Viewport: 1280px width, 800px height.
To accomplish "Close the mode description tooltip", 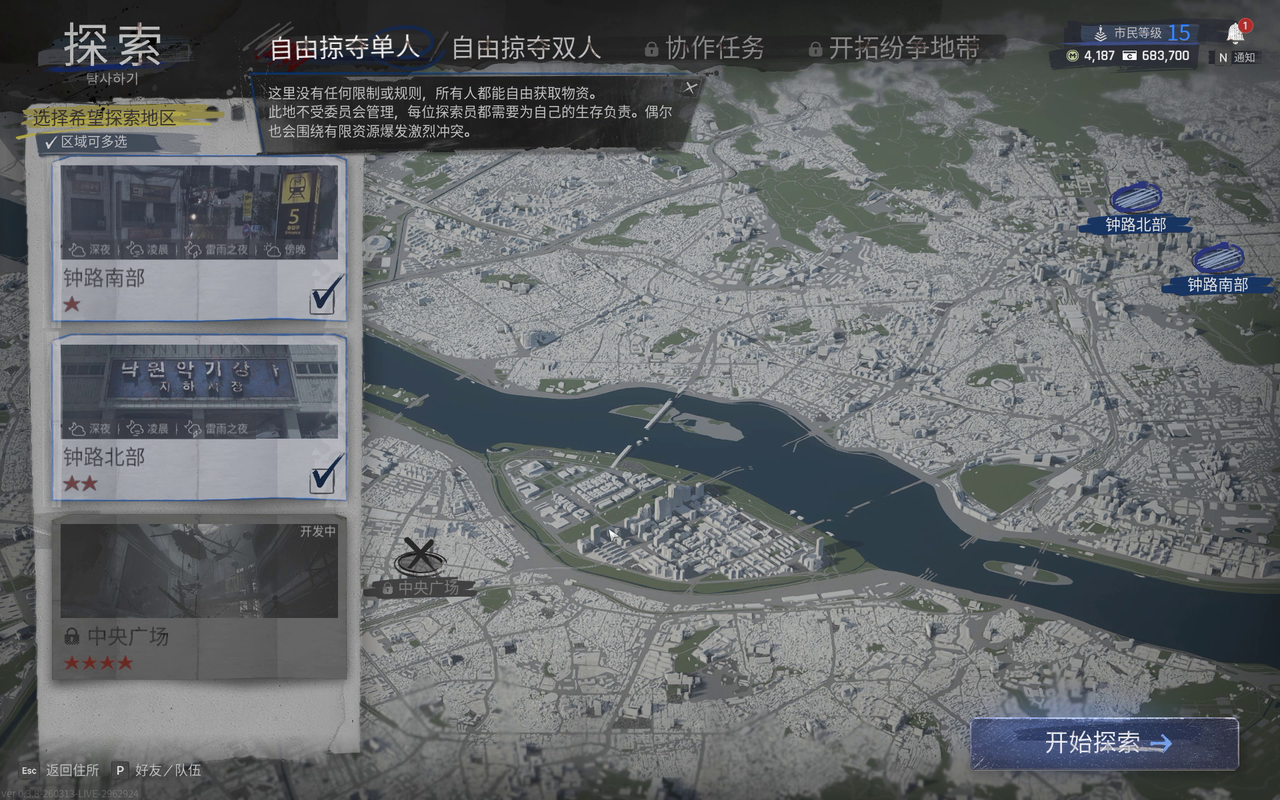I will 689,87.
